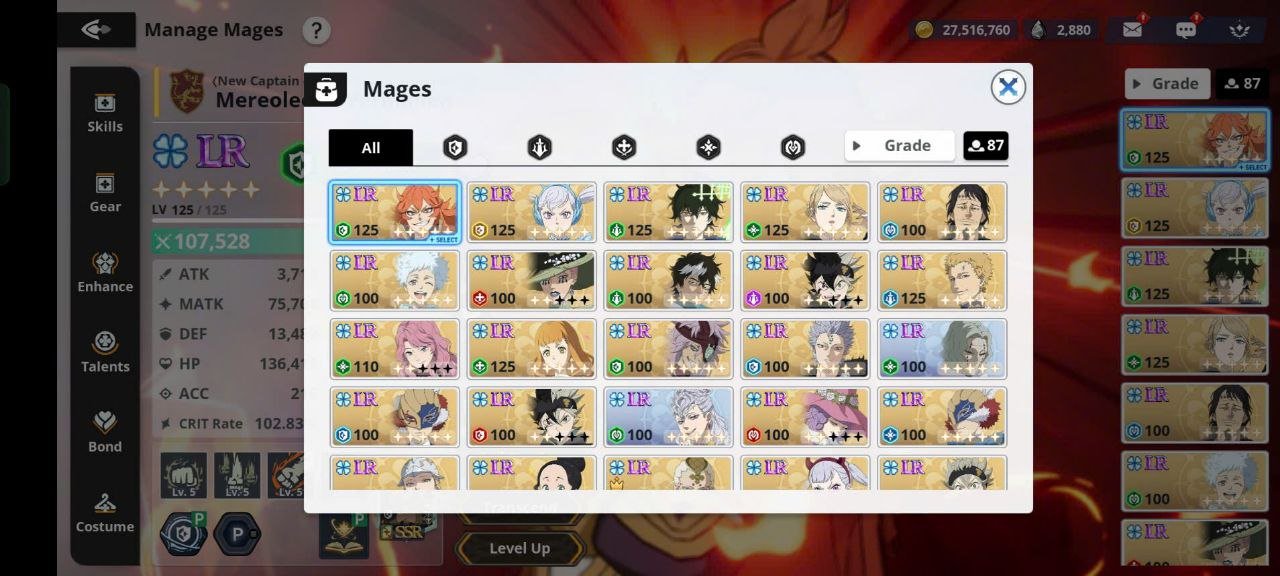The height and width of the screenshot is (576, 1280).
Task: Open the Talents menu
Action: coord(105,353)
